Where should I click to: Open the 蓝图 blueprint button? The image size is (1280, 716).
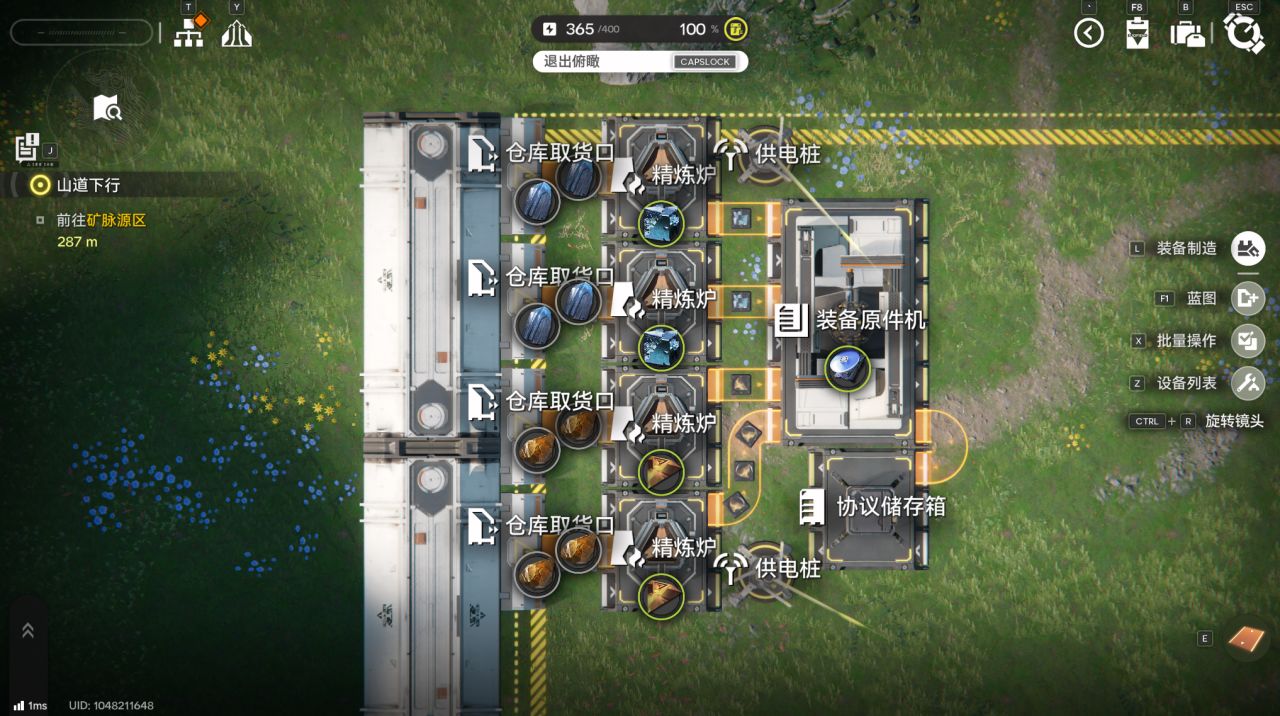tap(1248, 298)
